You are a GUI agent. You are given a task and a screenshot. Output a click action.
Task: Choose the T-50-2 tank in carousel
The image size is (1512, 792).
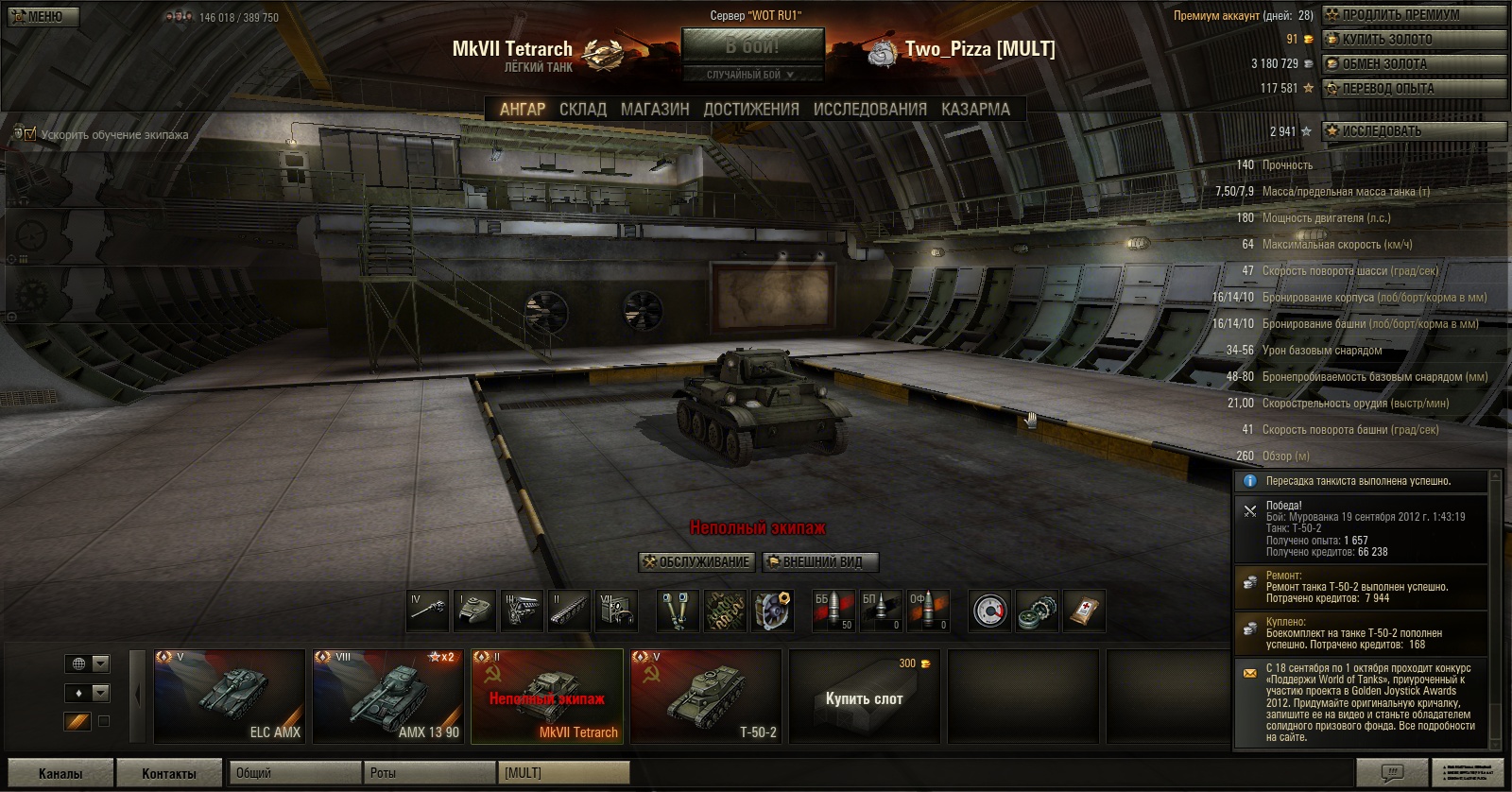point(706,697)
